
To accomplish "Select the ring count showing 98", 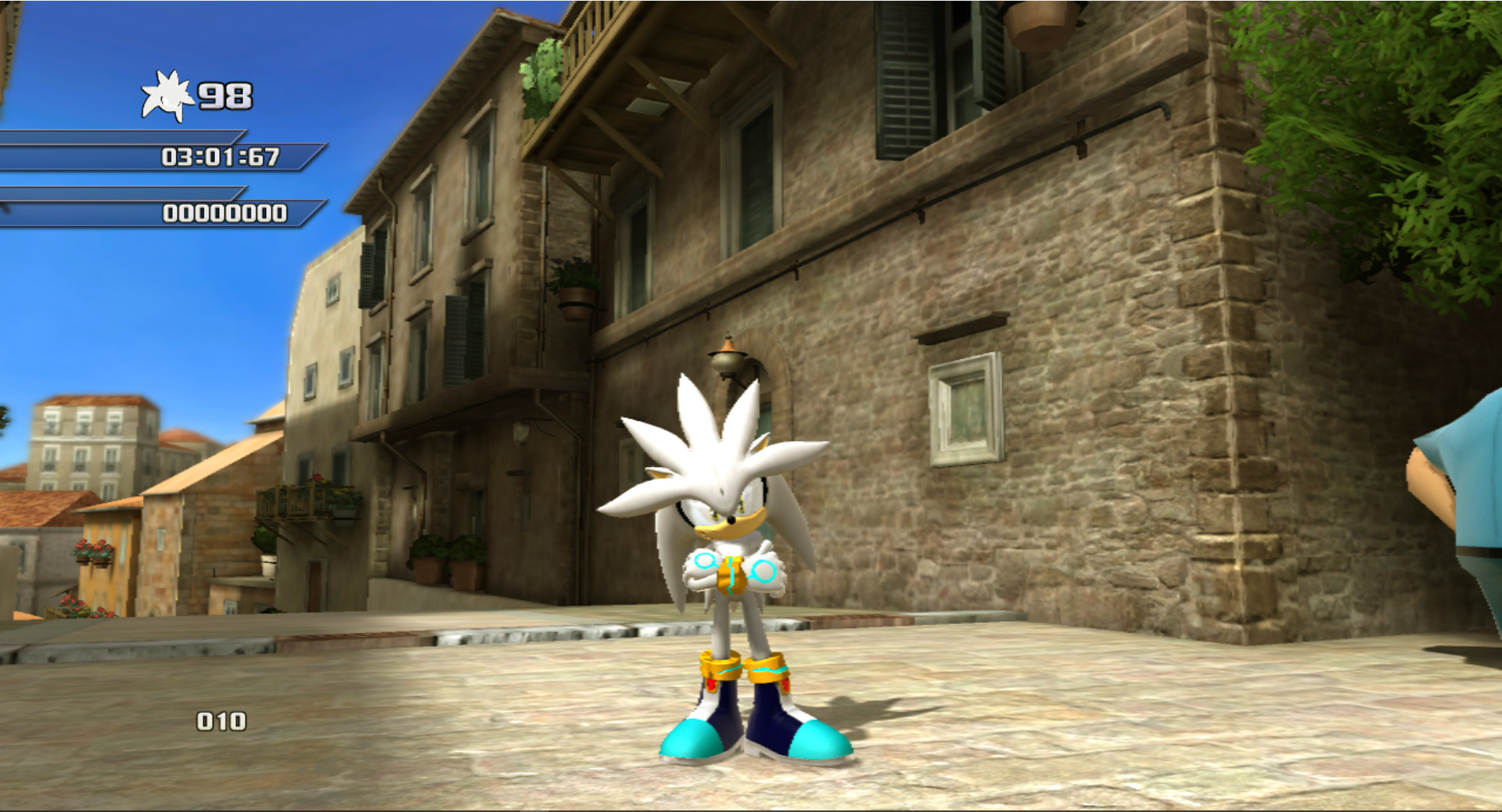I will coord(227,95).
